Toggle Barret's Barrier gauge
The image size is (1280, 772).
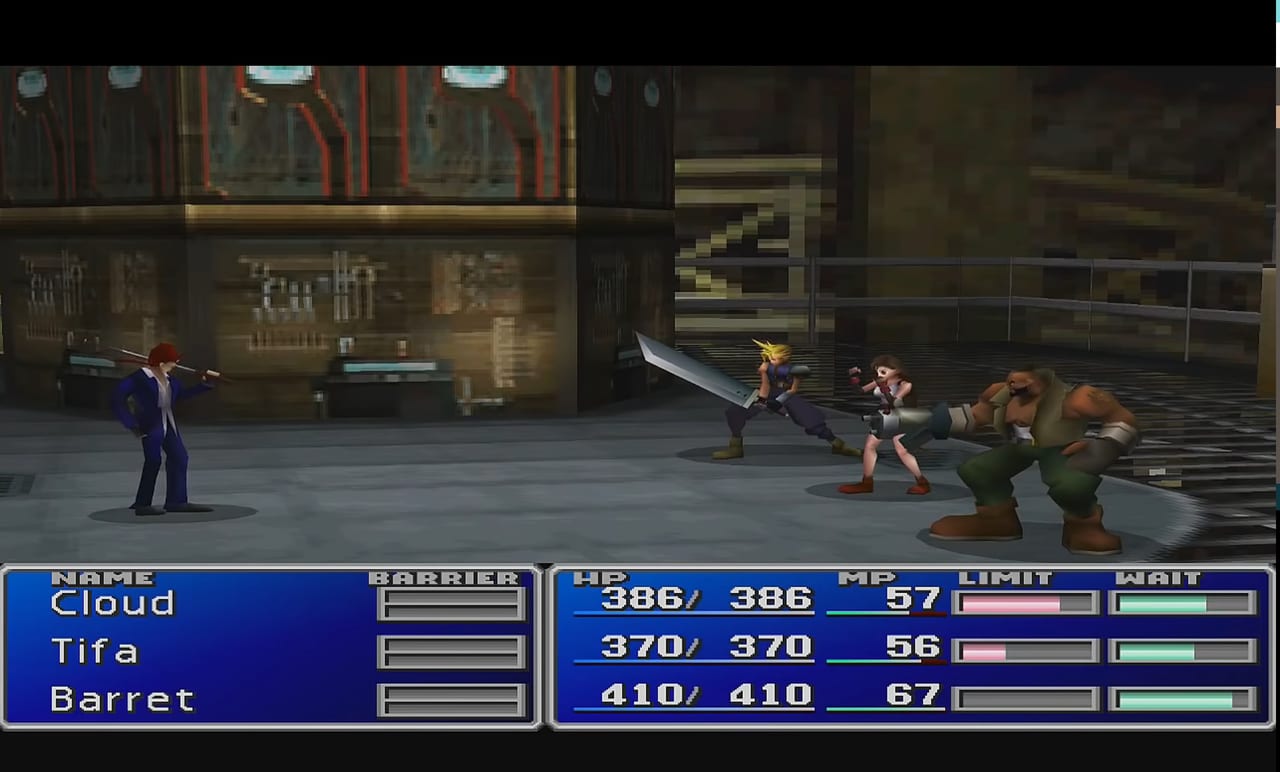coord(451,699)
